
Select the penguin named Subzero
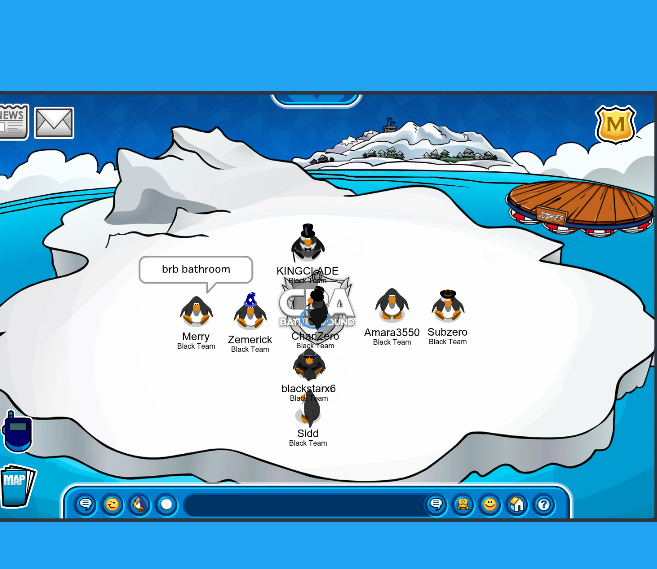(x=447, y=305)
